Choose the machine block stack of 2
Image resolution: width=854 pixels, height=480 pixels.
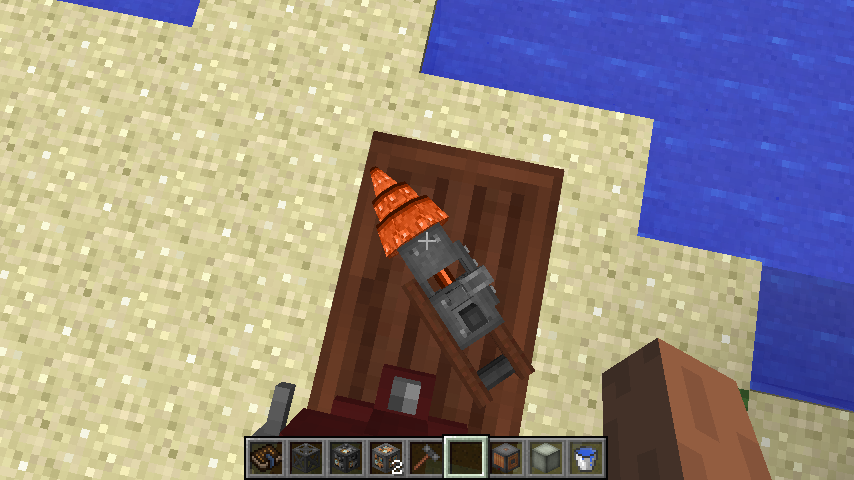386,458
